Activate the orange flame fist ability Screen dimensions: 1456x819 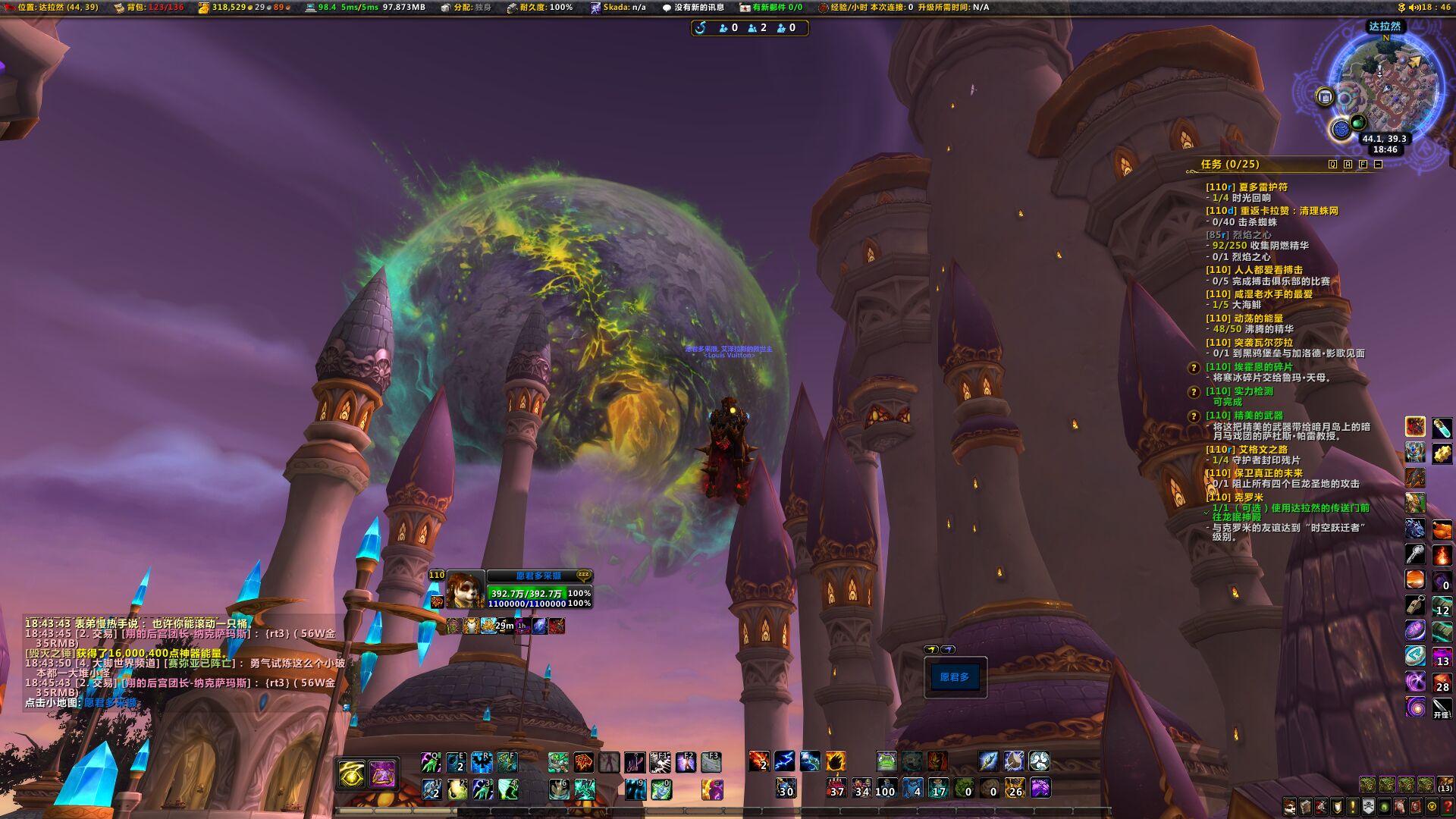pos(835,761)
